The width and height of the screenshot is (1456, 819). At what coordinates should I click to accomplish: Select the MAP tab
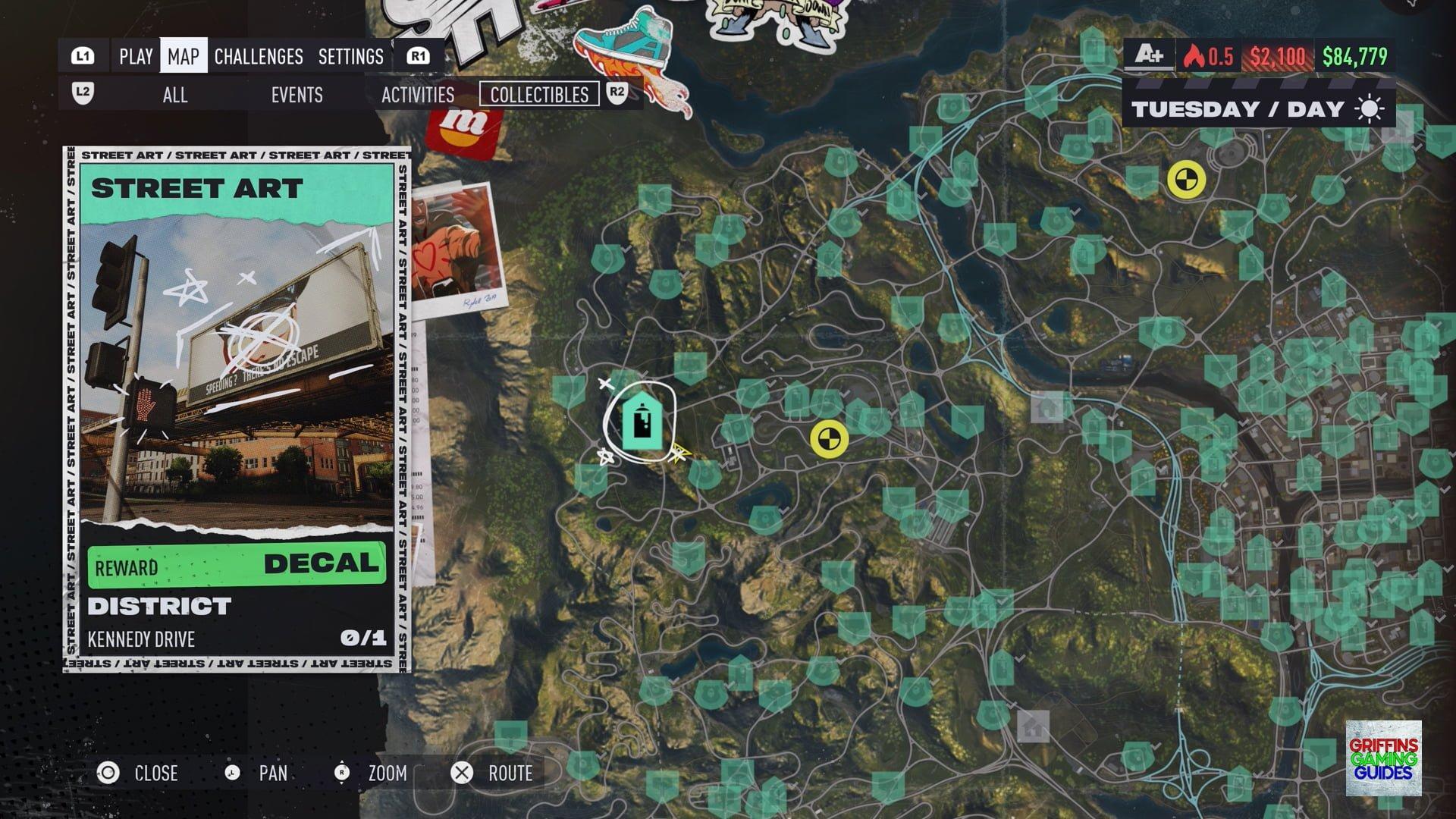(184, 56)
